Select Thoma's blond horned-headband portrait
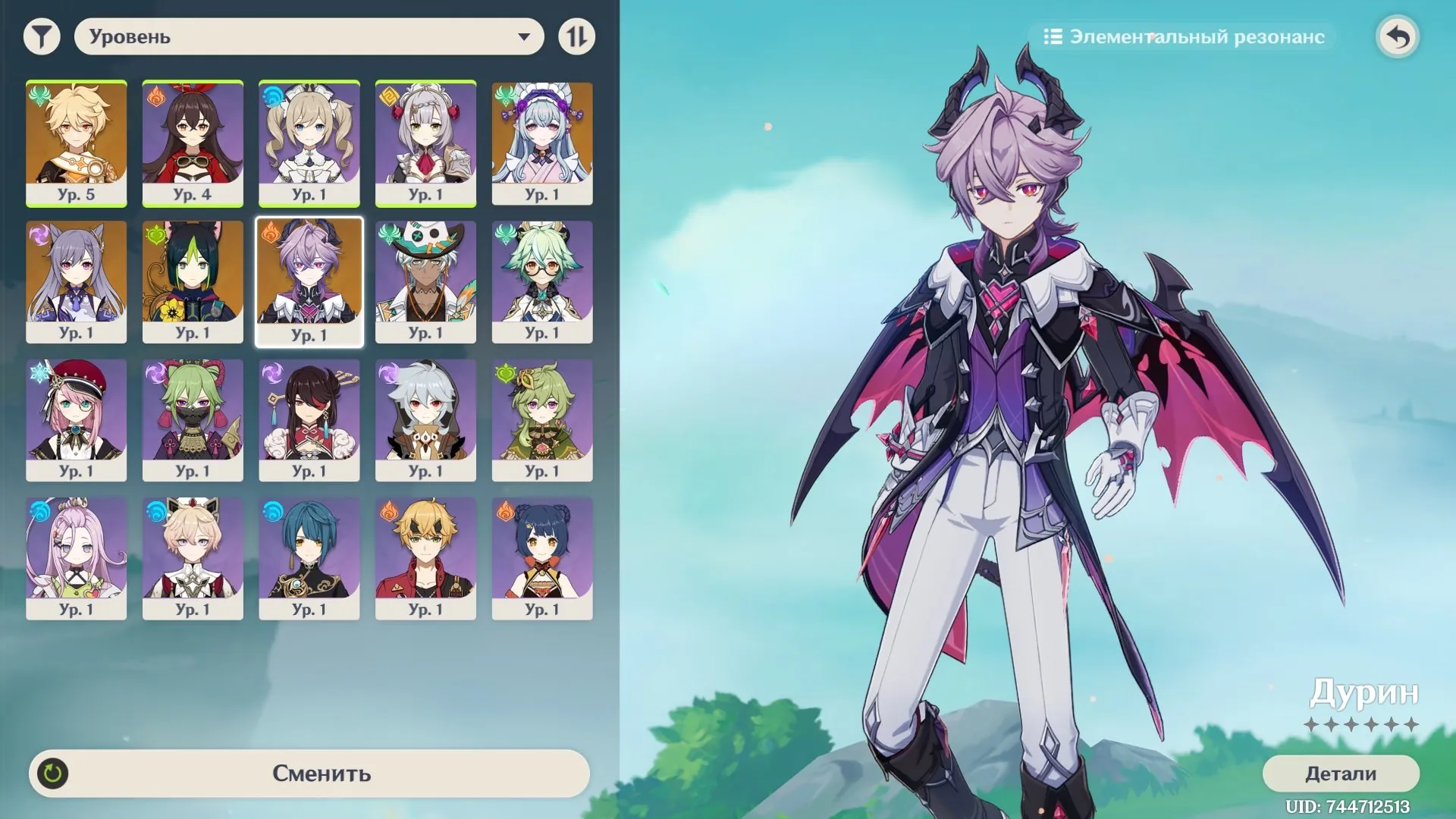 (425, 558)
